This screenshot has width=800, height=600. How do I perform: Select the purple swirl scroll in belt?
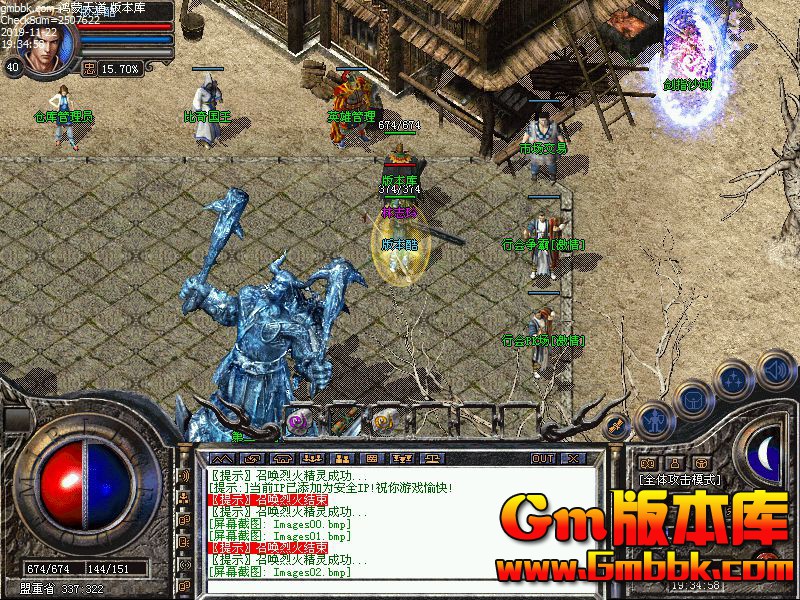[298, 422]
